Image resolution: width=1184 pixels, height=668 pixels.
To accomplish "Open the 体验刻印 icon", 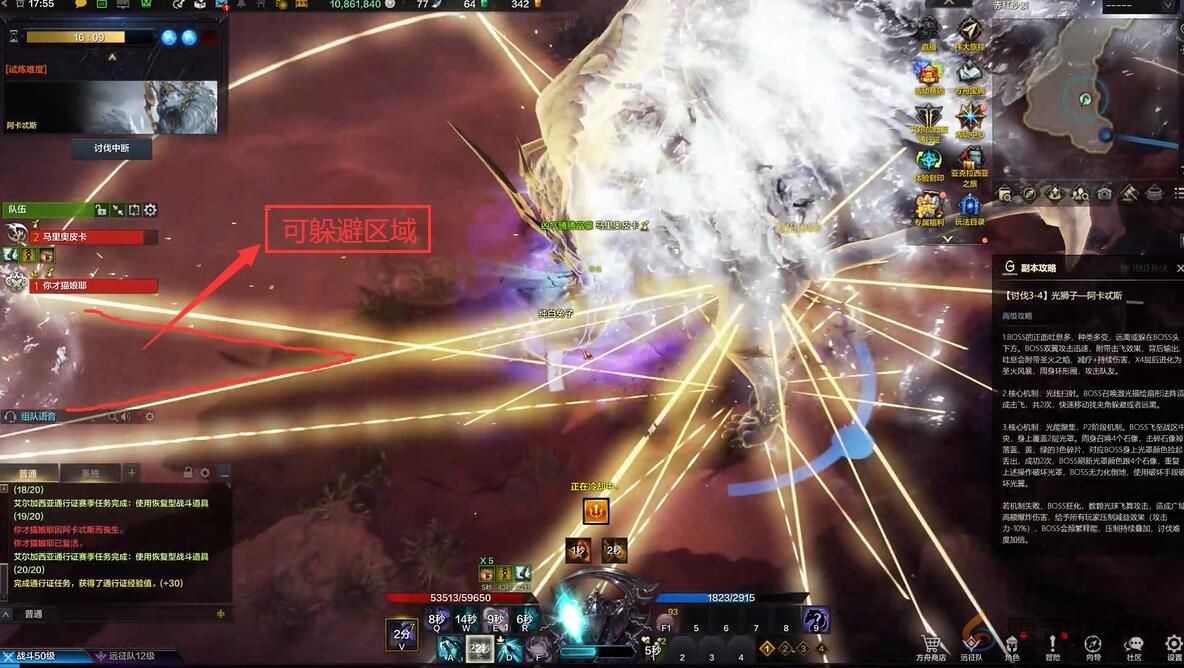I will tap(929, 163).
